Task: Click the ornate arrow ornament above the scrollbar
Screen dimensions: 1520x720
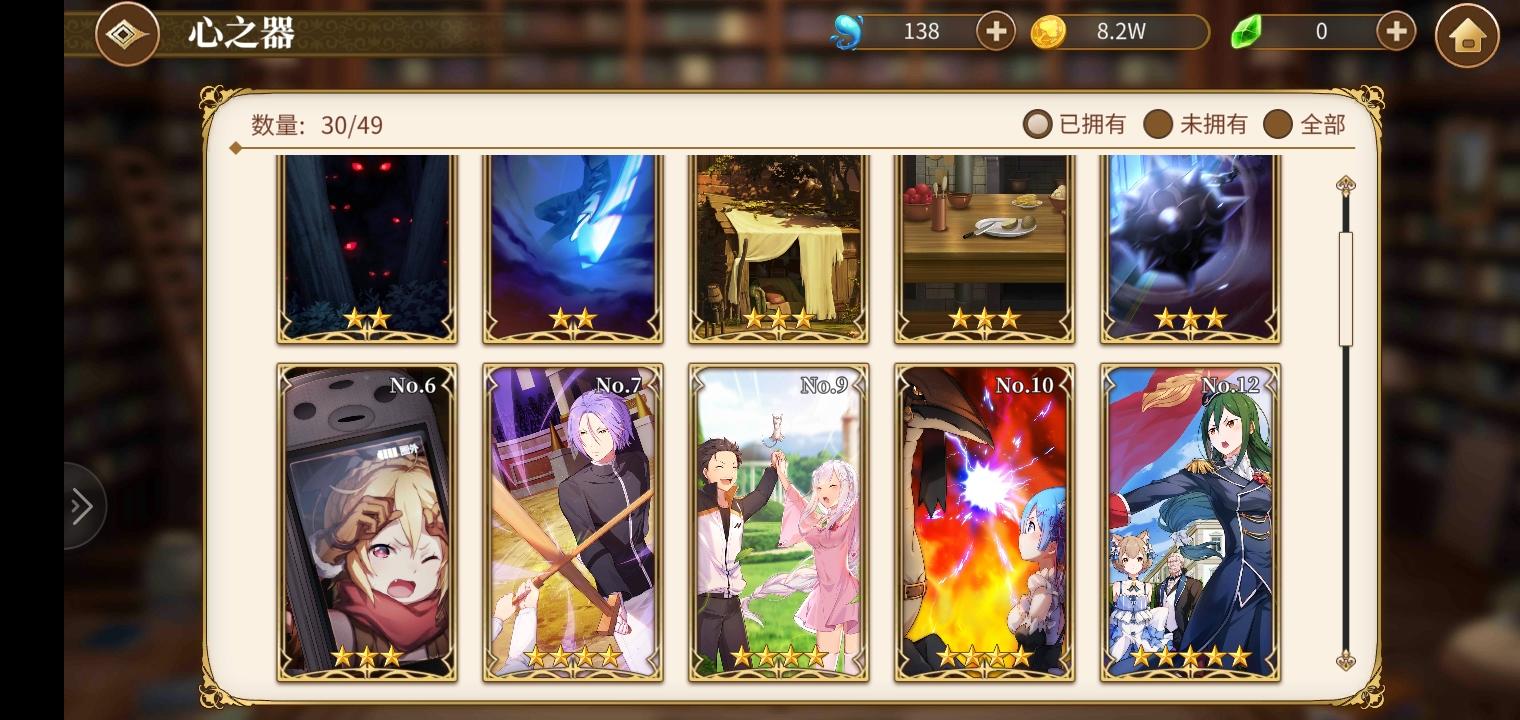Action: click(x=1347, y=185)
